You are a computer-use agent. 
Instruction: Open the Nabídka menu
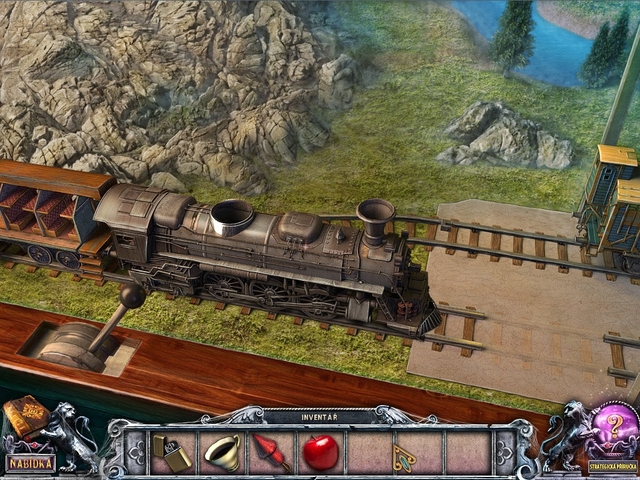(x=30, y=463)
